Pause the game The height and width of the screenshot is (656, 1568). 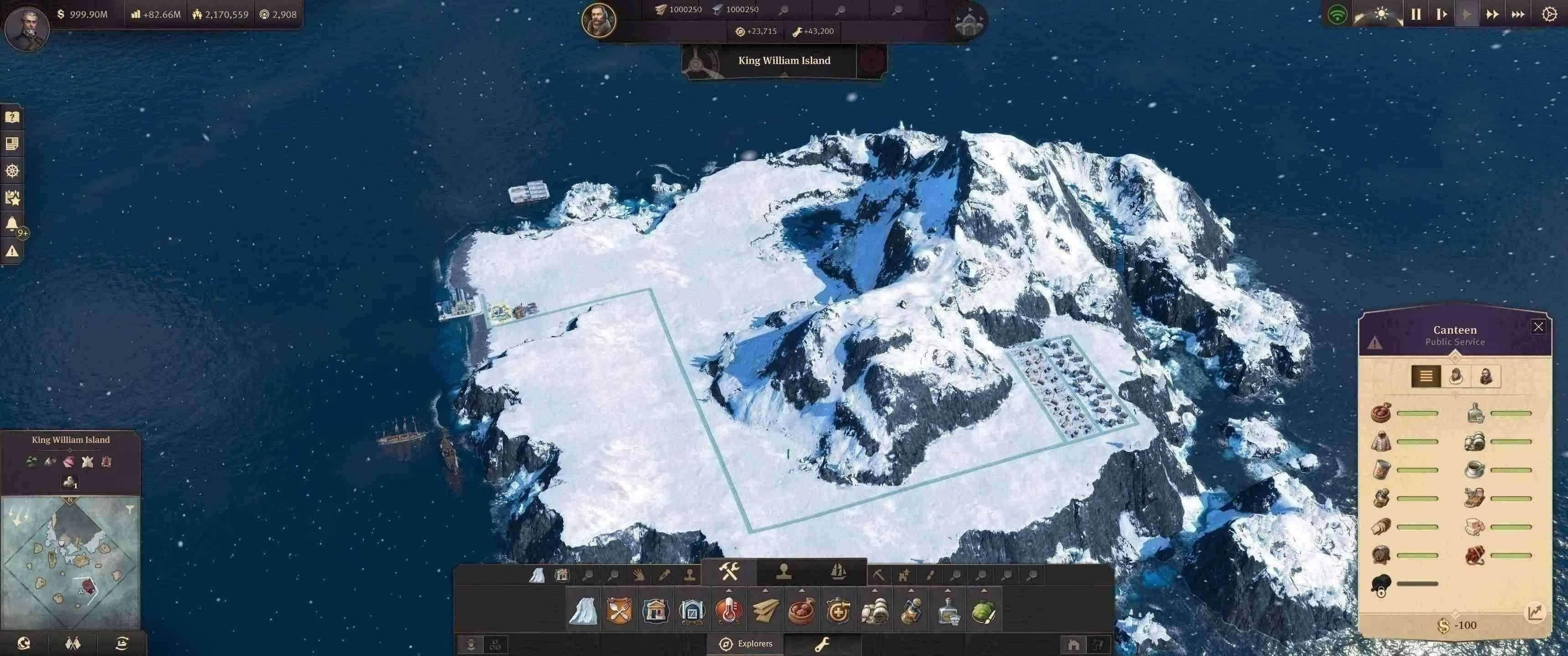pyautogui.click(x=1416, y=14)
